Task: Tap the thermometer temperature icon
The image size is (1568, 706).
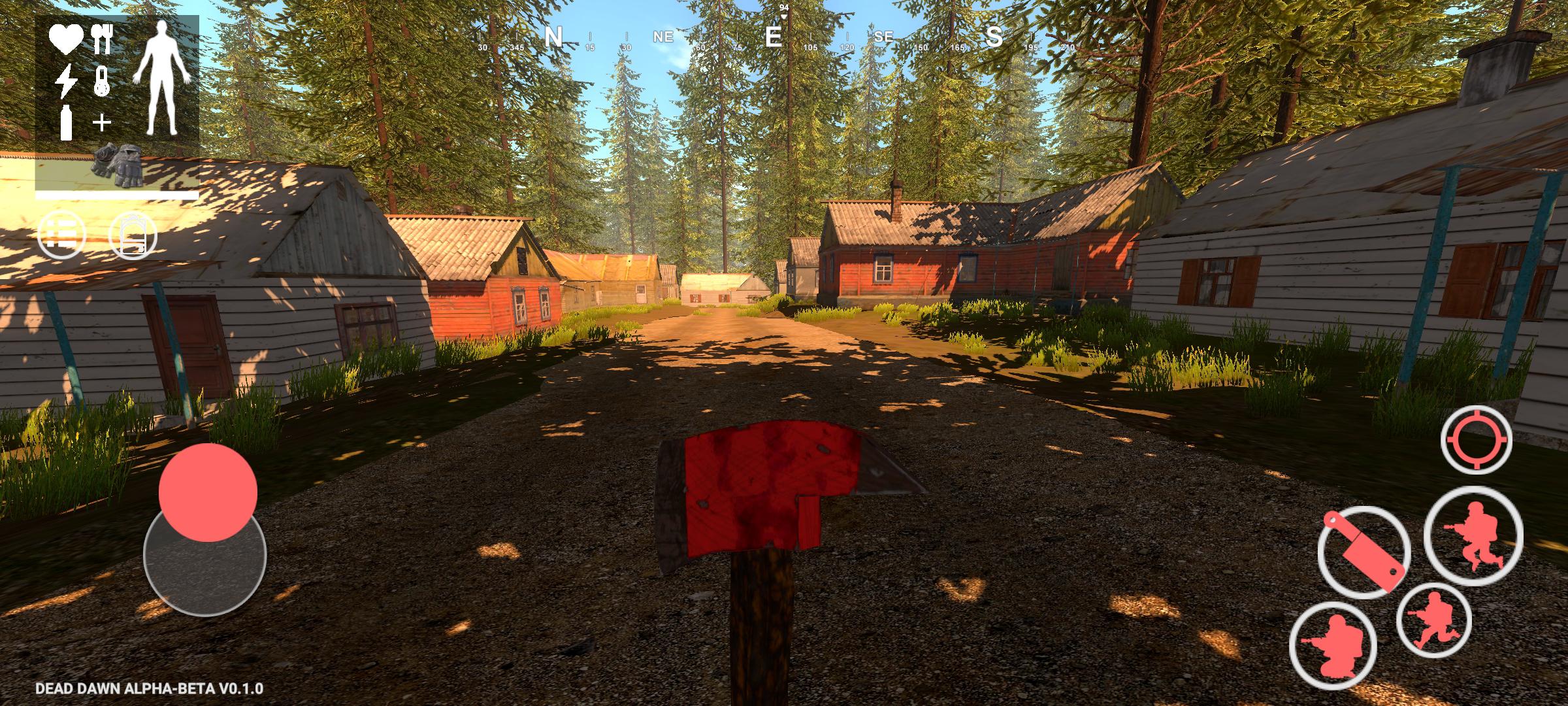Action: tap(101, 82)
